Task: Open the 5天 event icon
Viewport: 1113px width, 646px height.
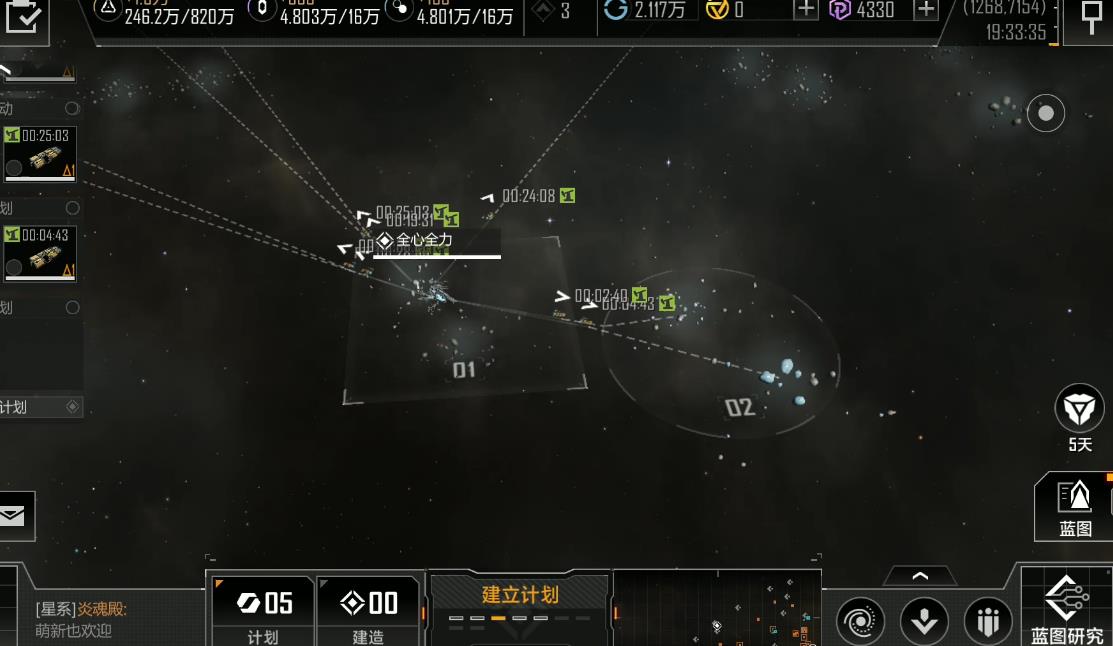Action: 1079,410
